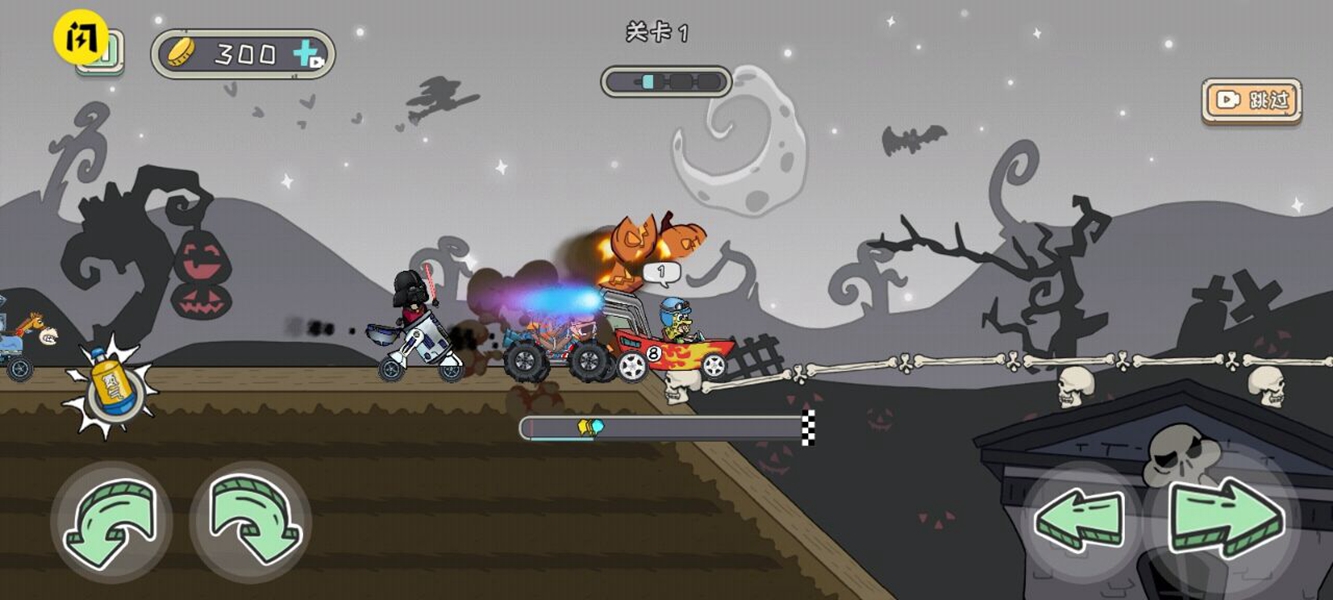
Task: Brake with the left arrow pedal
Action: [x=1082, y=520]
